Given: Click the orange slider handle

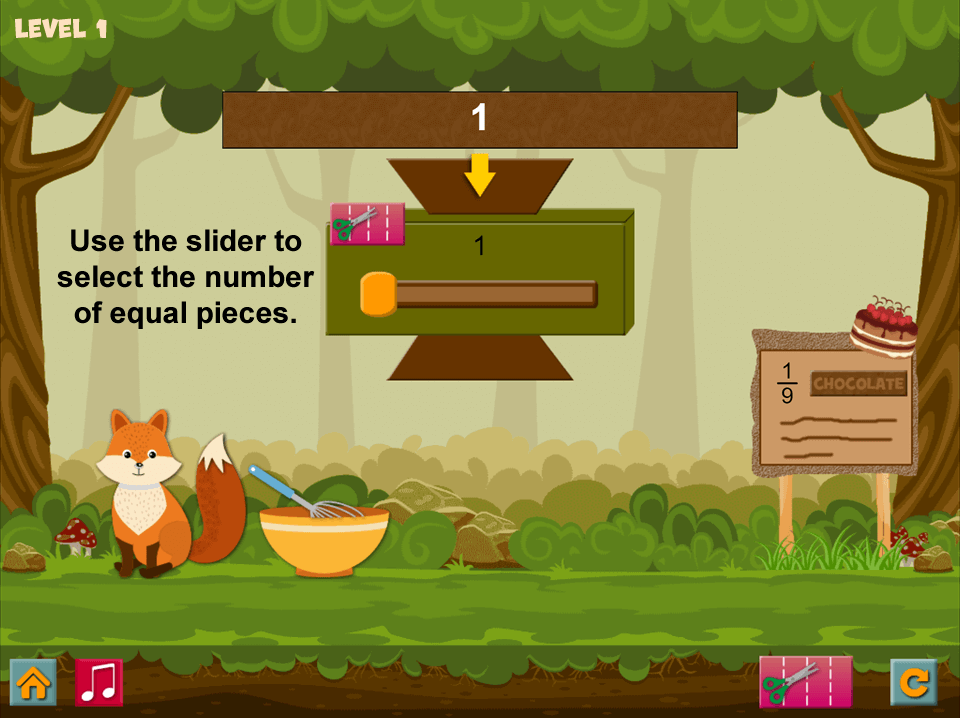Looking at the screenshot, I should 378,294.
